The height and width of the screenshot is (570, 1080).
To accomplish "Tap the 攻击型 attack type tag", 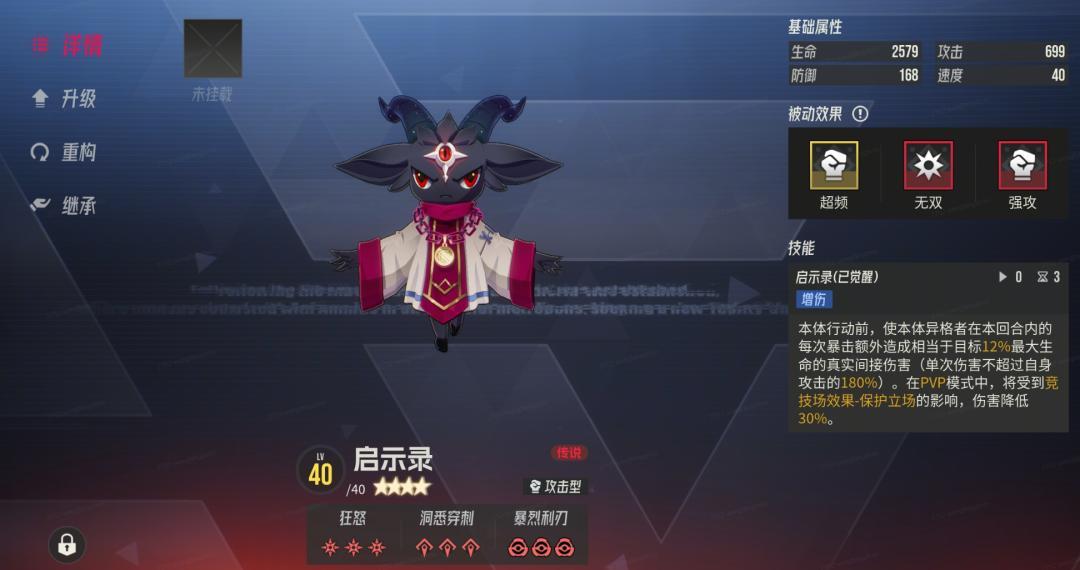I will click(x=554, y=487).
